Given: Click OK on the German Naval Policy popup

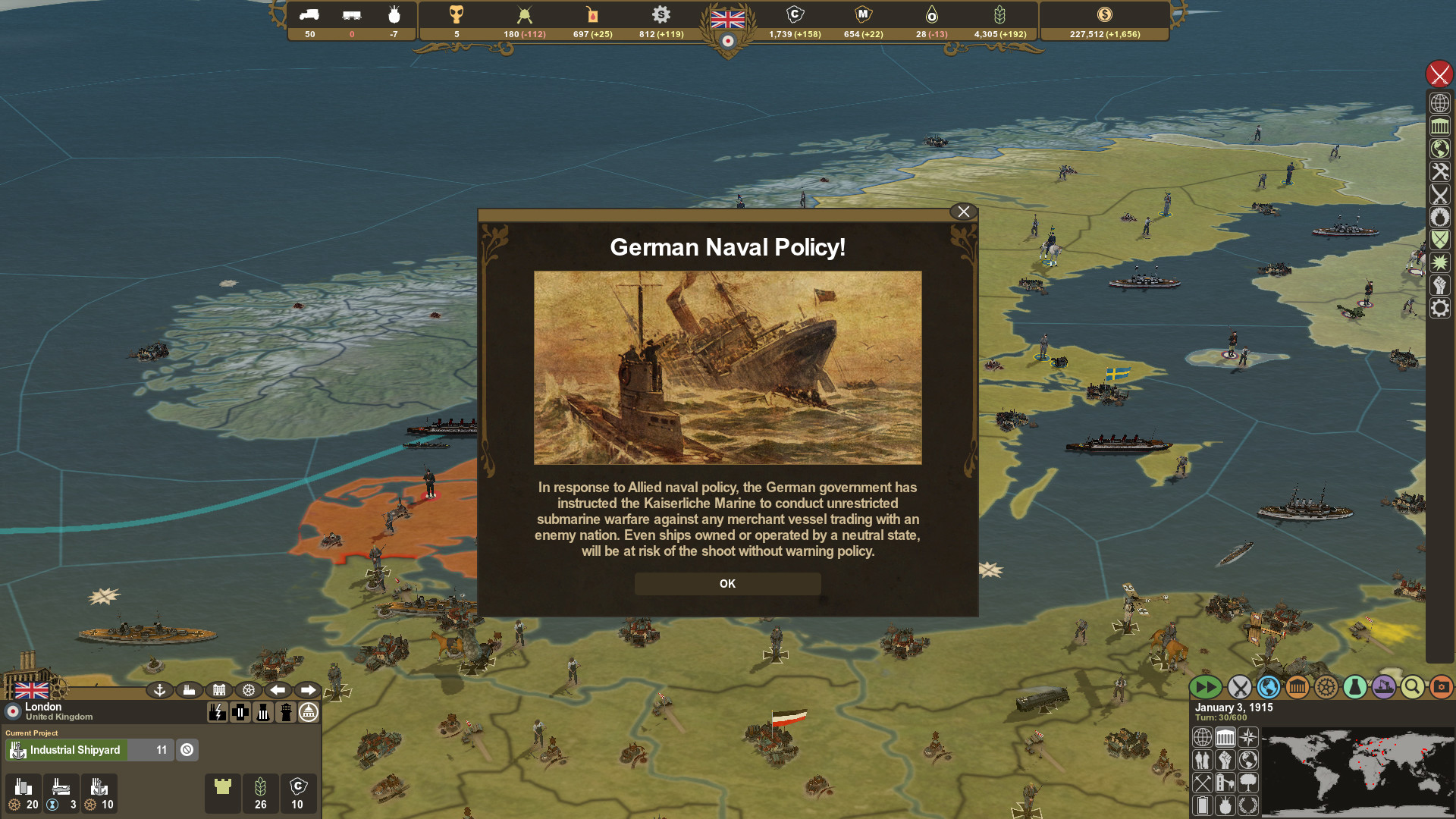Looking at the screenshot, I should [727, 583].
